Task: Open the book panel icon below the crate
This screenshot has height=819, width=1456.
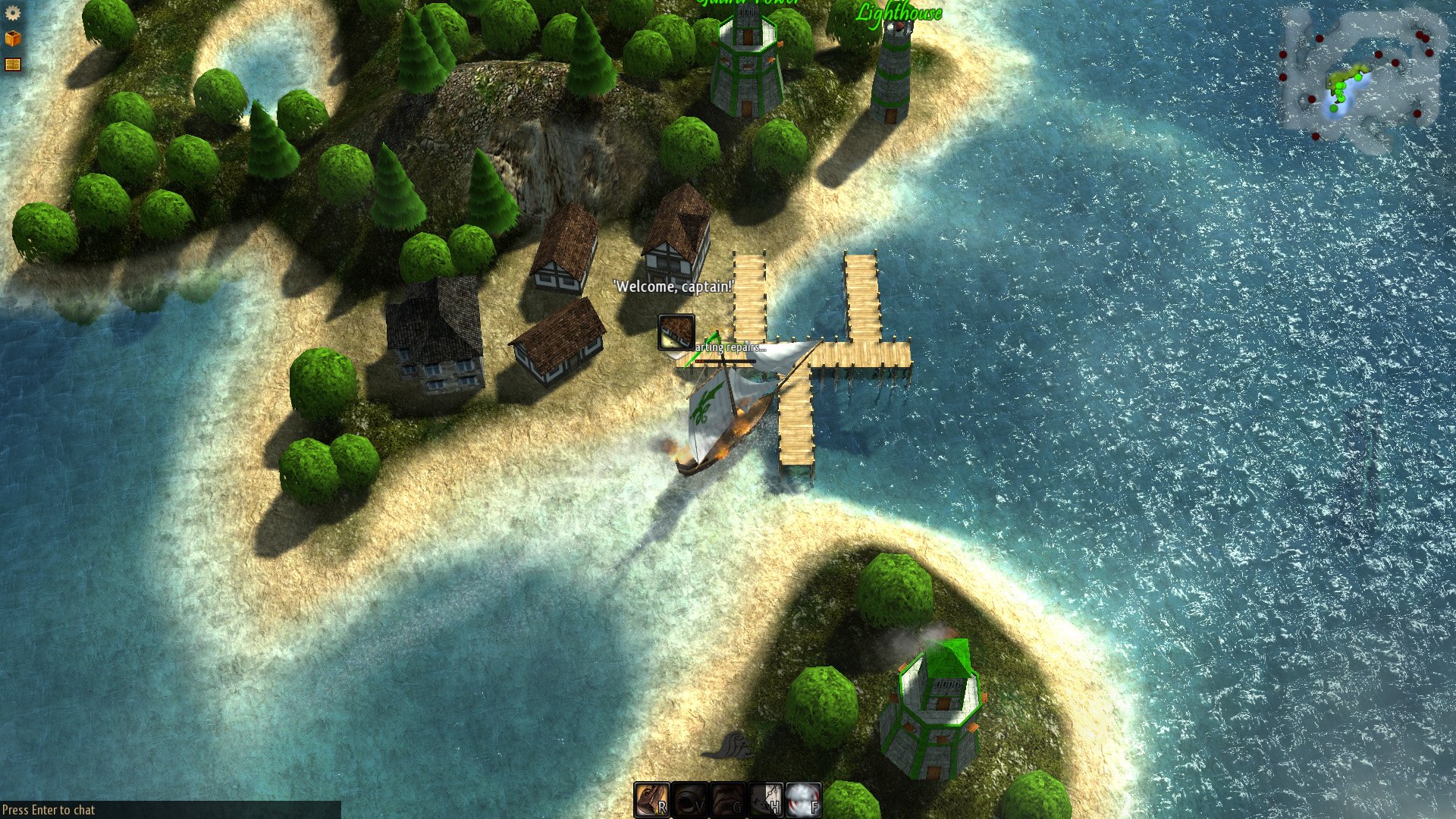Action: click(11, 64)
